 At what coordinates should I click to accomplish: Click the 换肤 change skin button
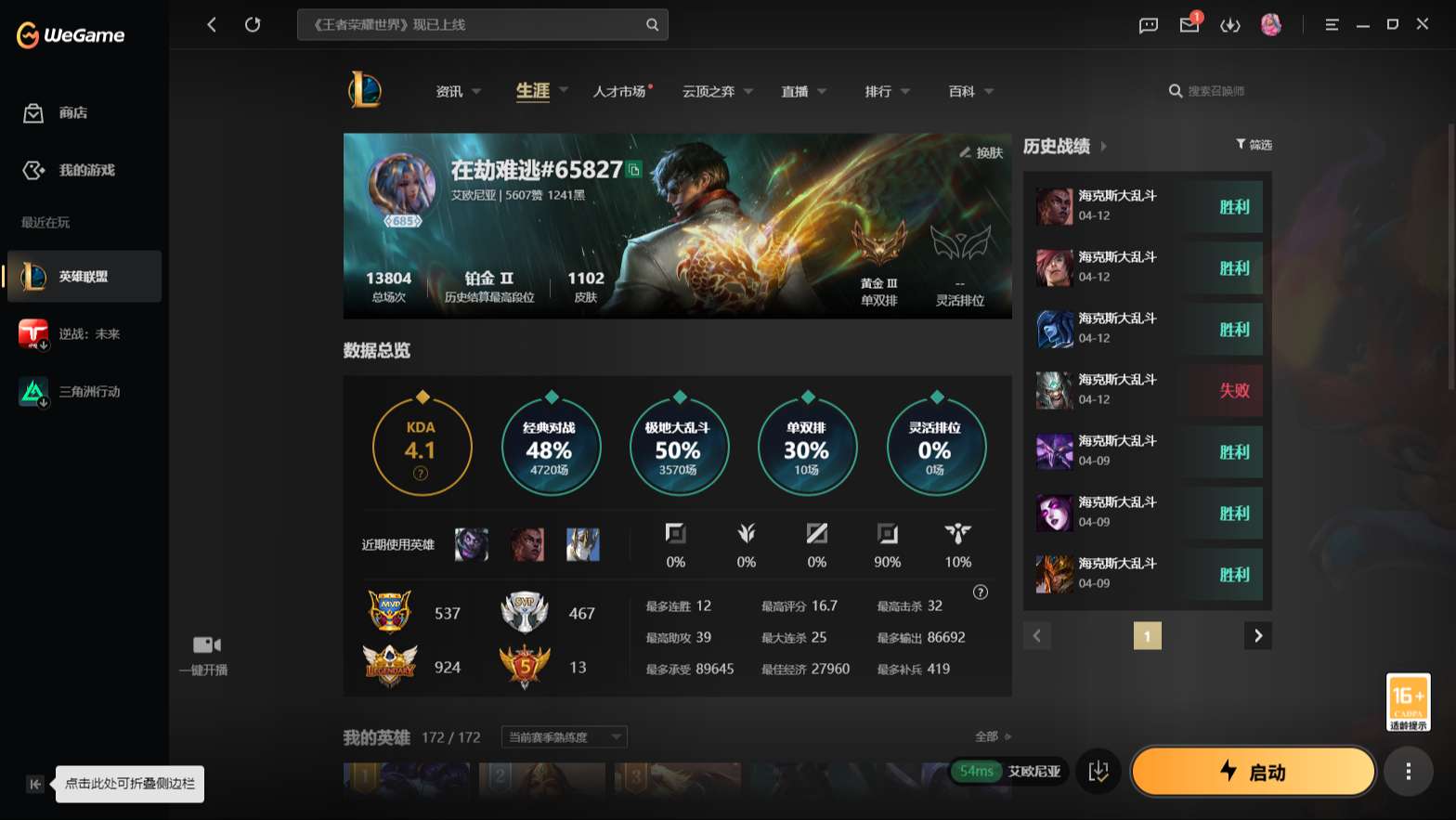tap(984, 153)
